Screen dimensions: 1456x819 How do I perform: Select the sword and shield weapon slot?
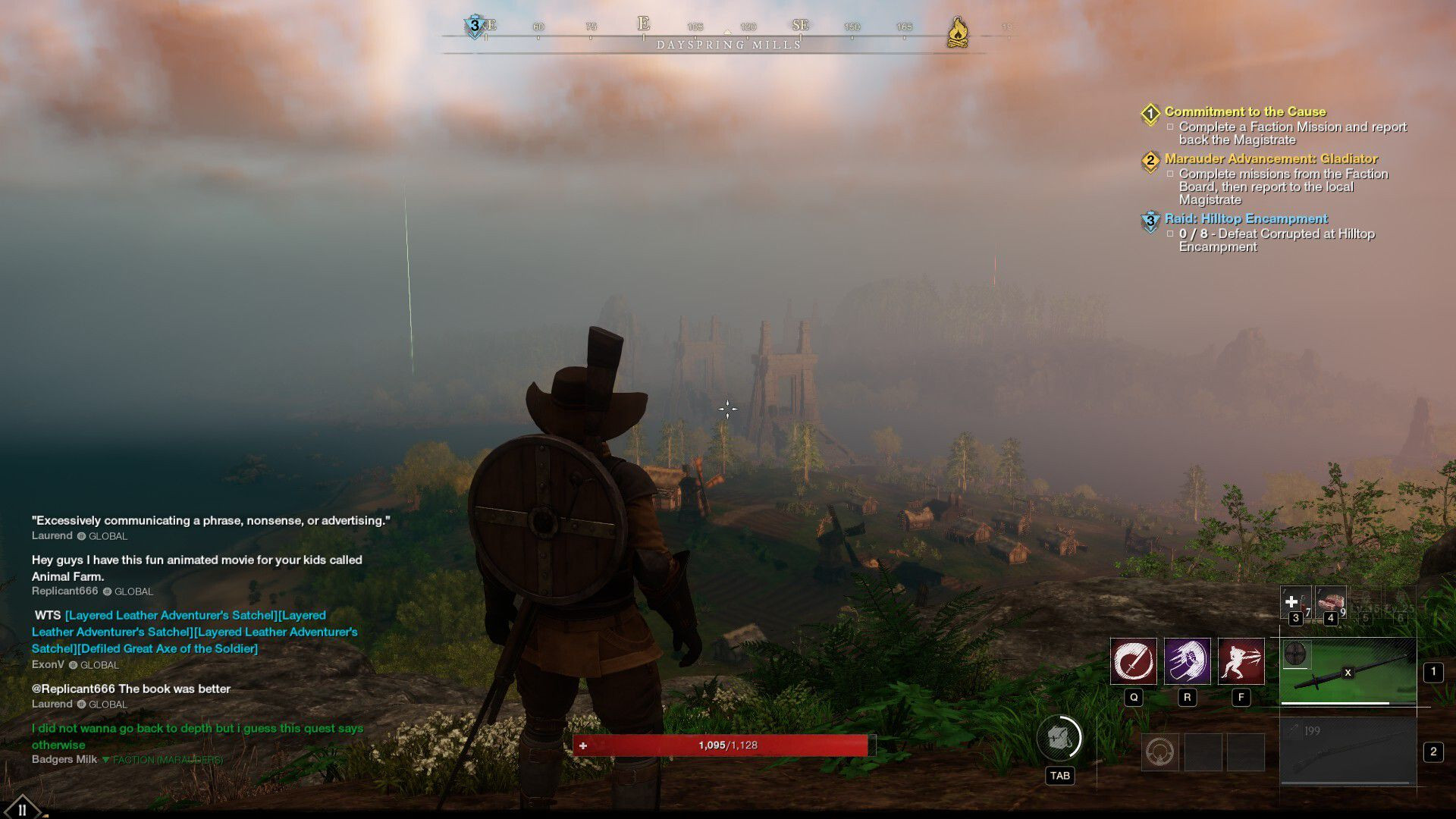(x=1348, y=671)
